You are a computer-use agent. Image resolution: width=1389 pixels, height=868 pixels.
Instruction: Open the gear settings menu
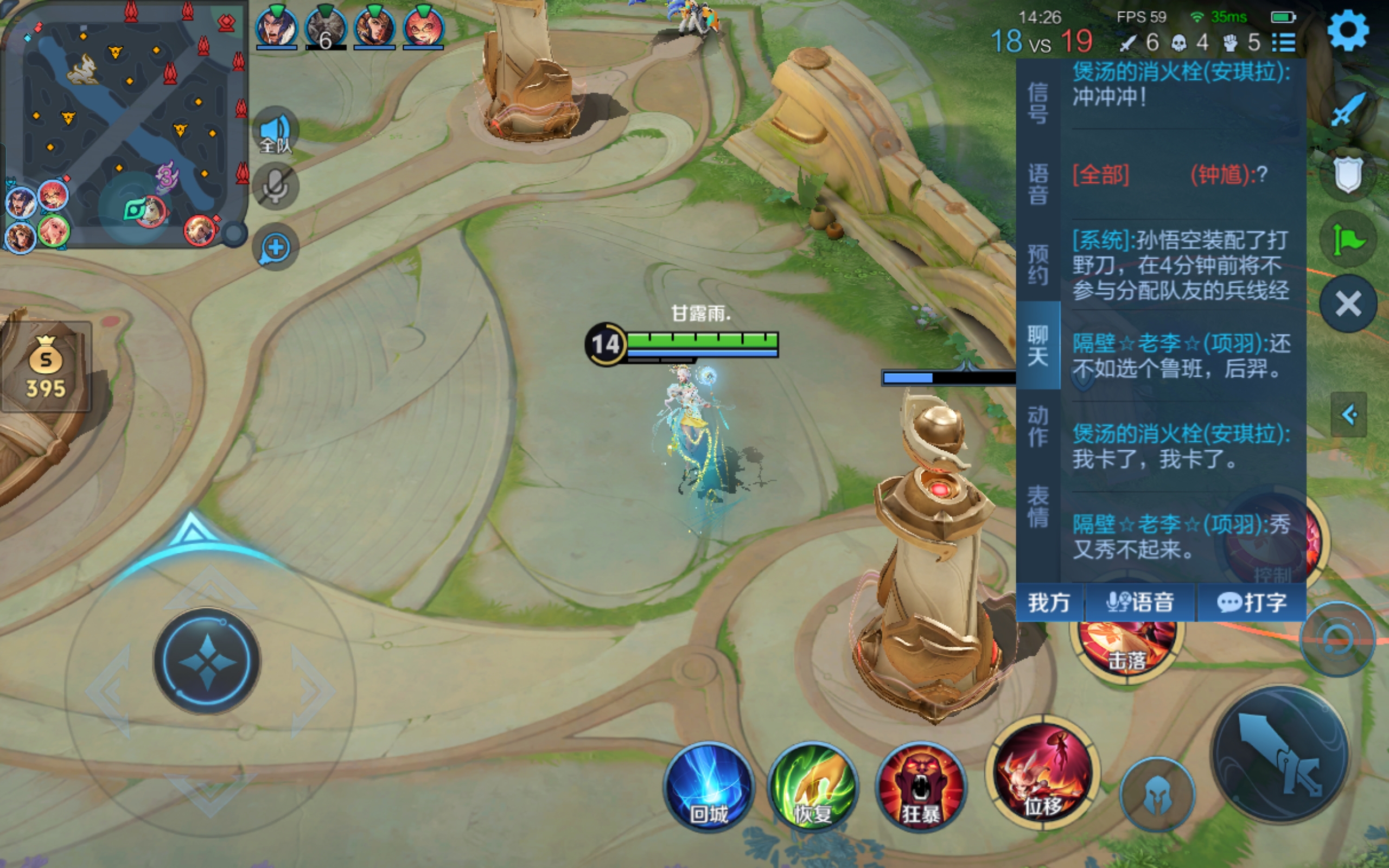click(1347, 30)
